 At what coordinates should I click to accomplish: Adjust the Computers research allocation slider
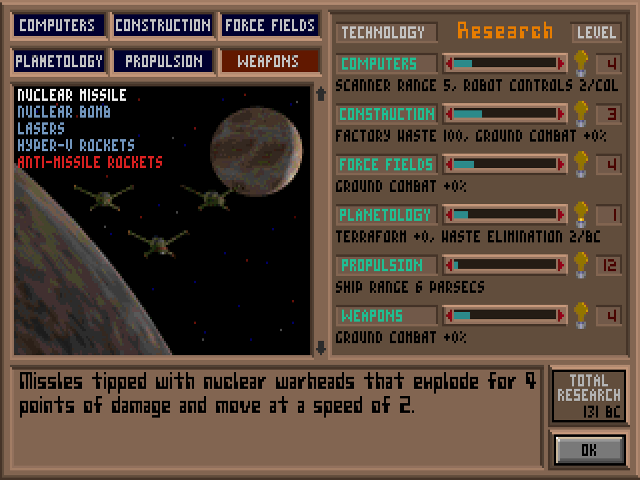(x=505, y=63)
